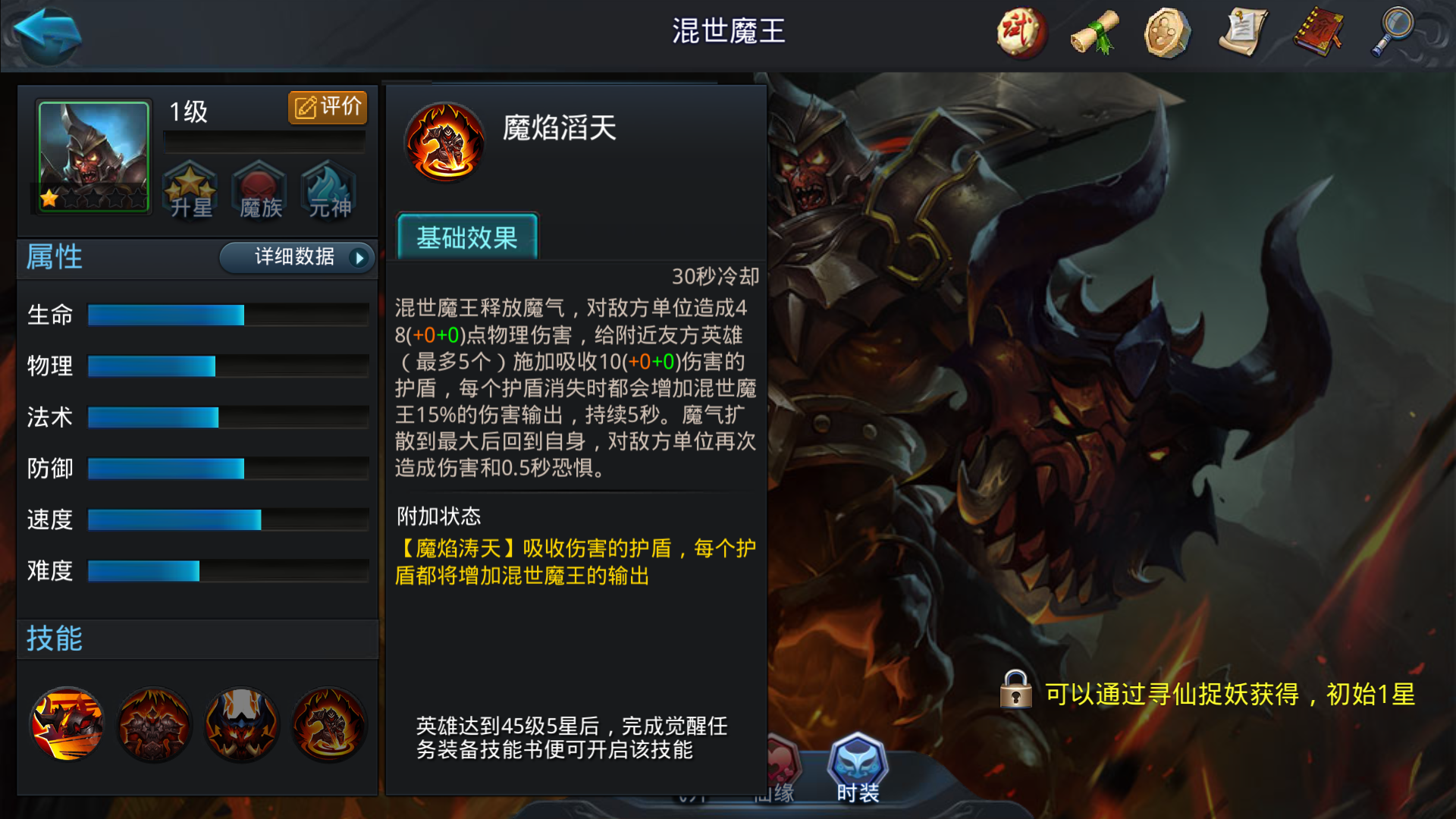Select the fourth skill icon under 技能

tap(328, 724)
